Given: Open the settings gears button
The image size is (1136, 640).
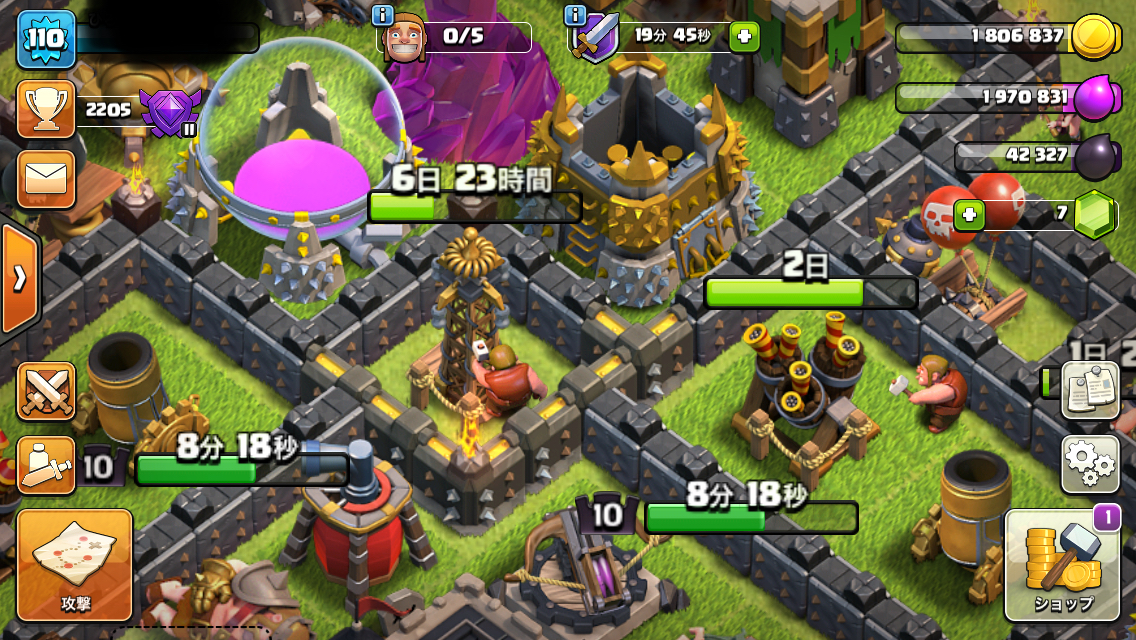Looking at the screenshot, I should tap(1089, 464).
